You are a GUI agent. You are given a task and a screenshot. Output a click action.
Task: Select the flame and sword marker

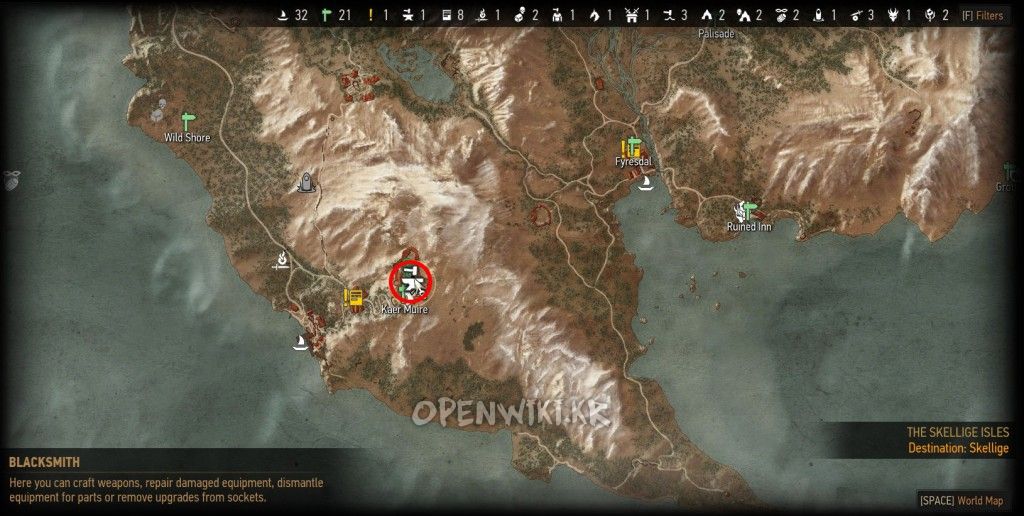[283, 261]
